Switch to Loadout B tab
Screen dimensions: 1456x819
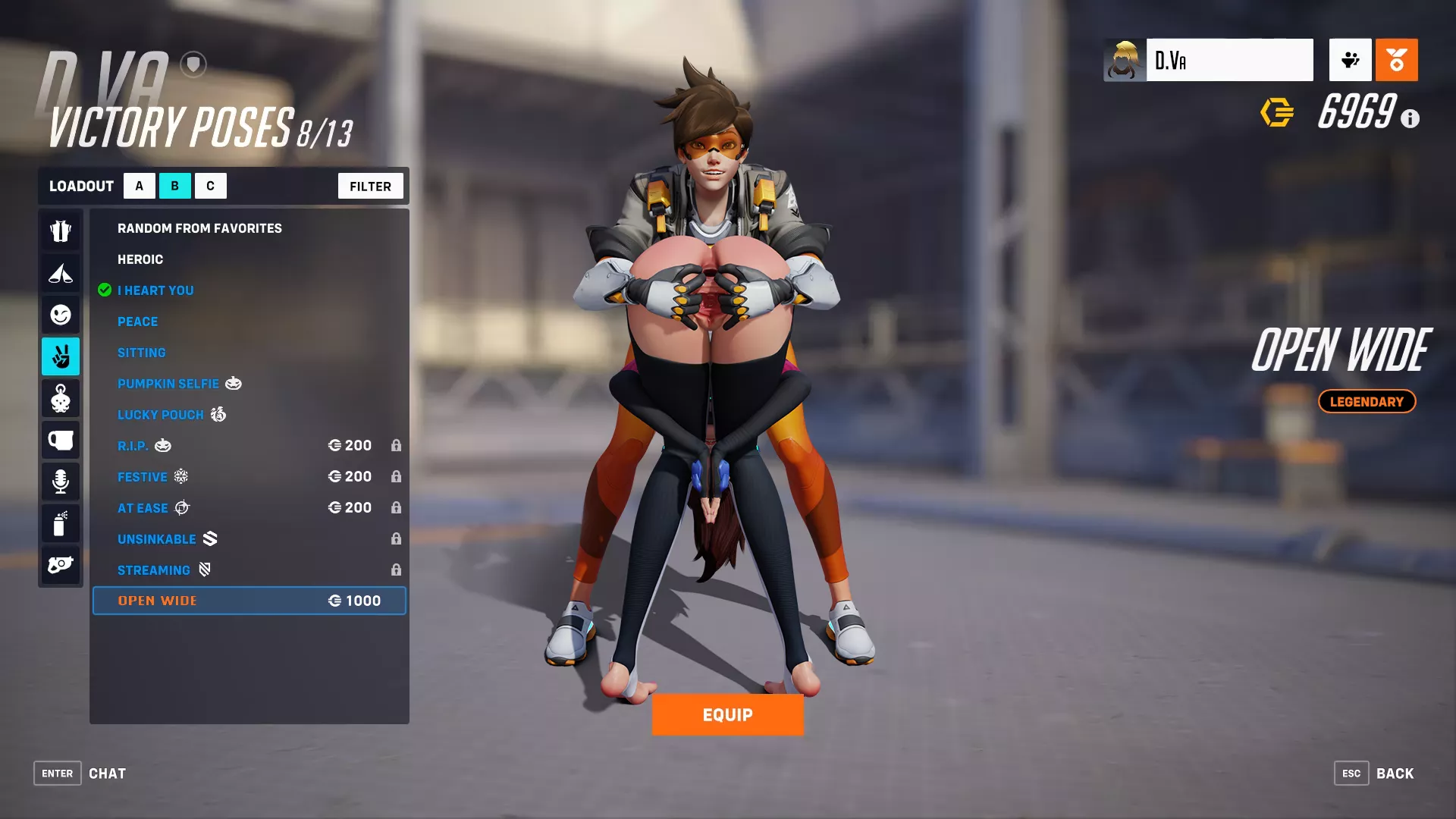(175, 185)
